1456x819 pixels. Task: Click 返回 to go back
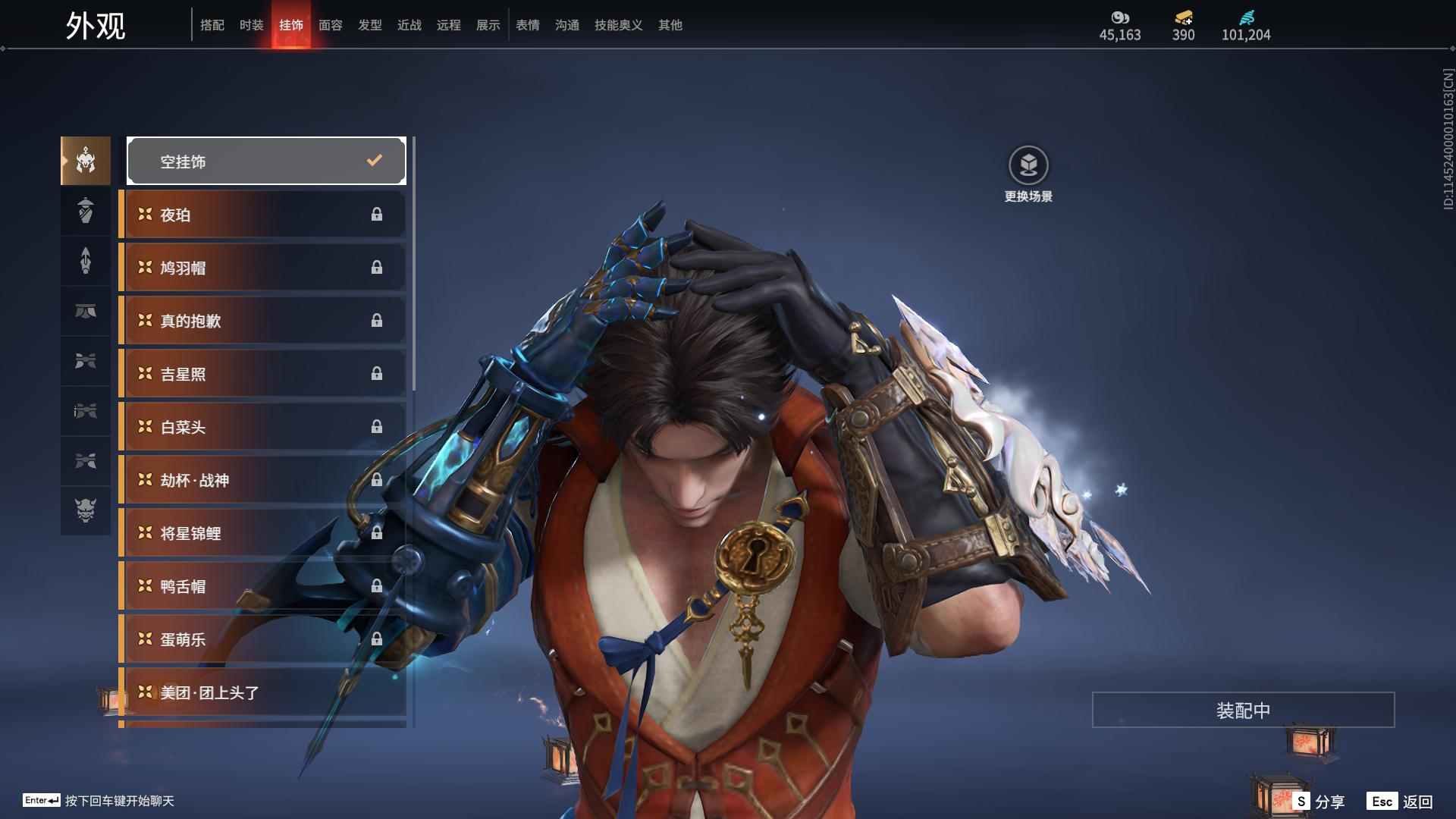click(x=1401, y=802)
